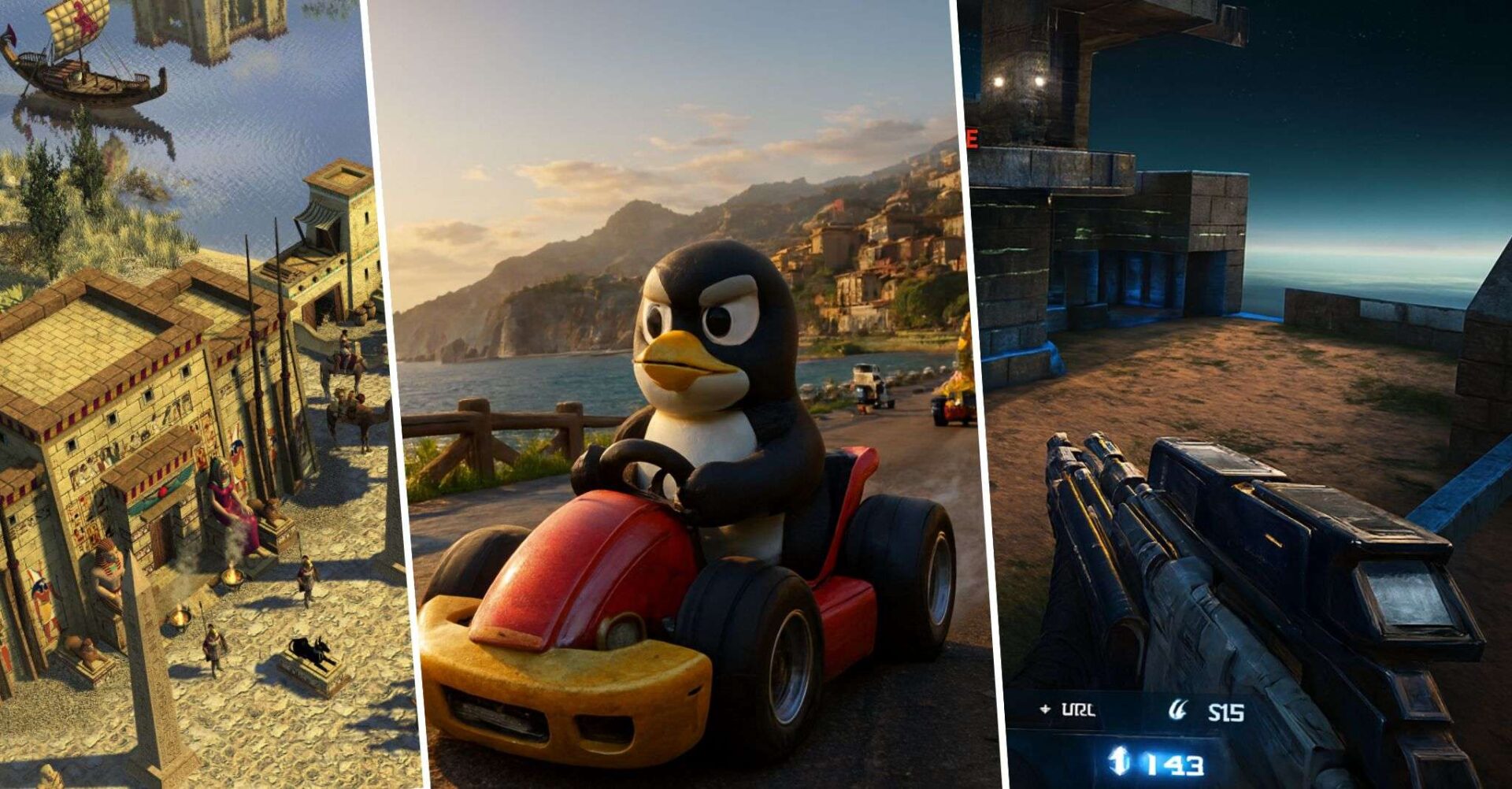Click the black bull statue near the temple
1512x789 pixels.
click(309, 650)
